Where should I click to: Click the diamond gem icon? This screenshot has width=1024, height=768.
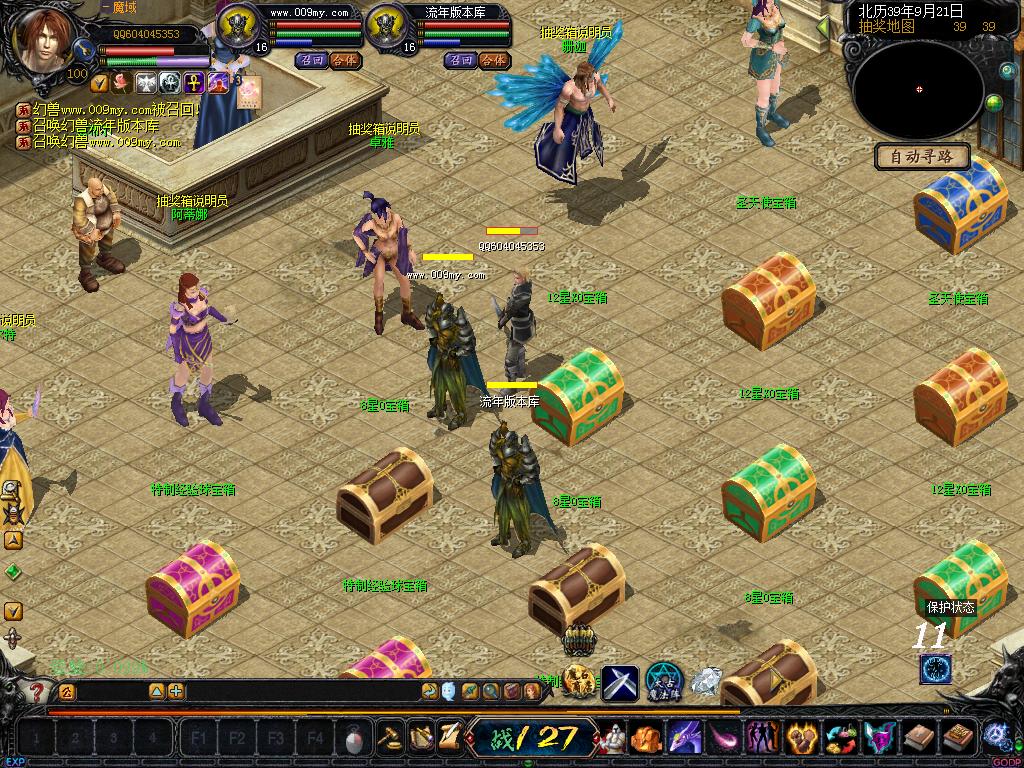706,682
